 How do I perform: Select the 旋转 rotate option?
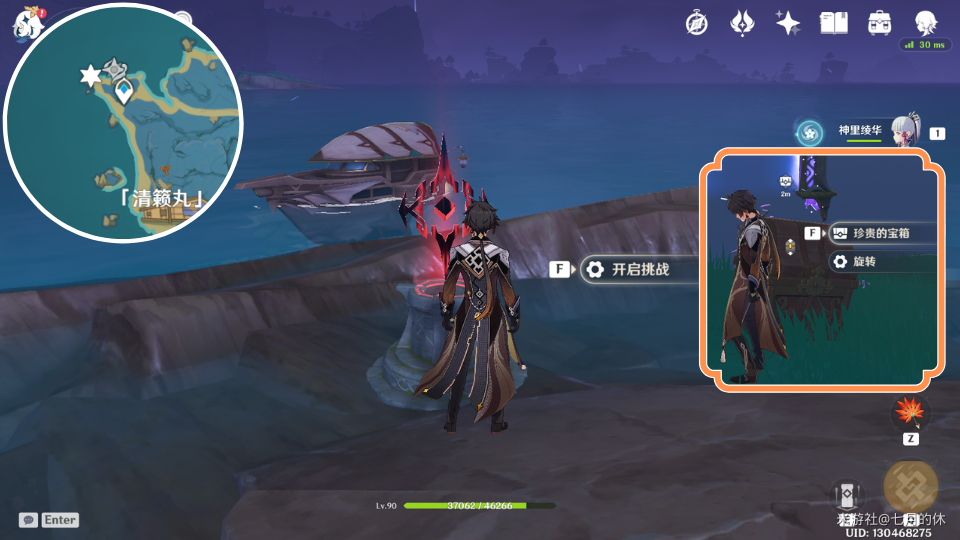pos(868,261)
